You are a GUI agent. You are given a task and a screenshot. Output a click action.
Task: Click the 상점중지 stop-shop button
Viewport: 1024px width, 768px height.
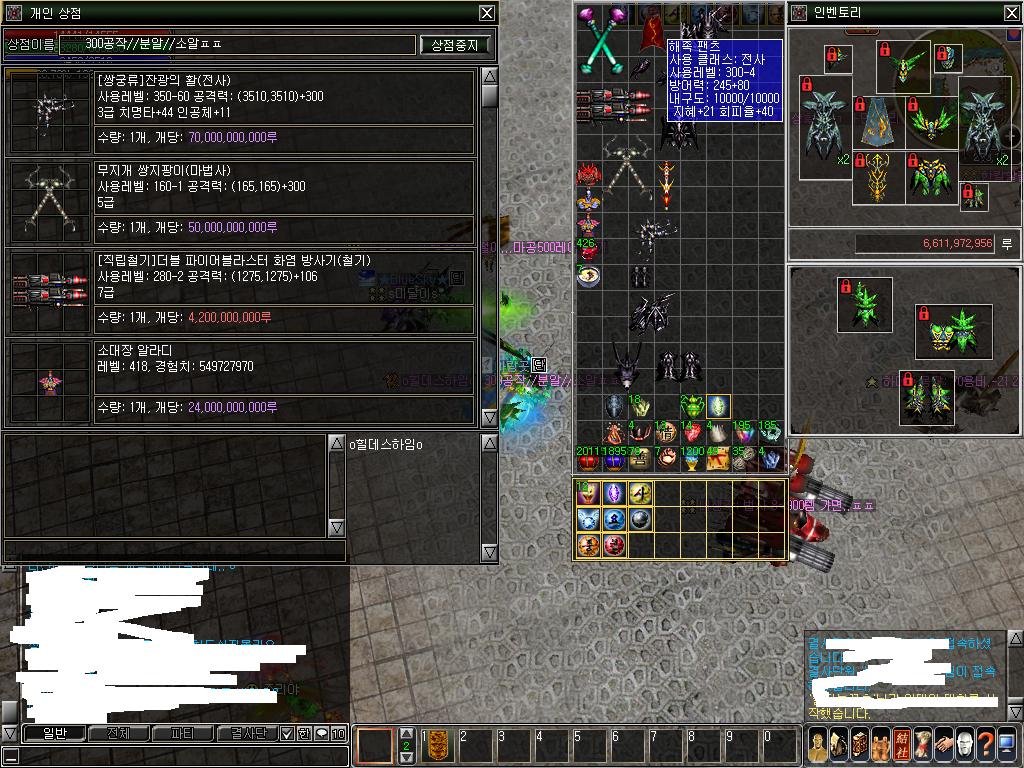pyautogui.click(x=455, y=45)
